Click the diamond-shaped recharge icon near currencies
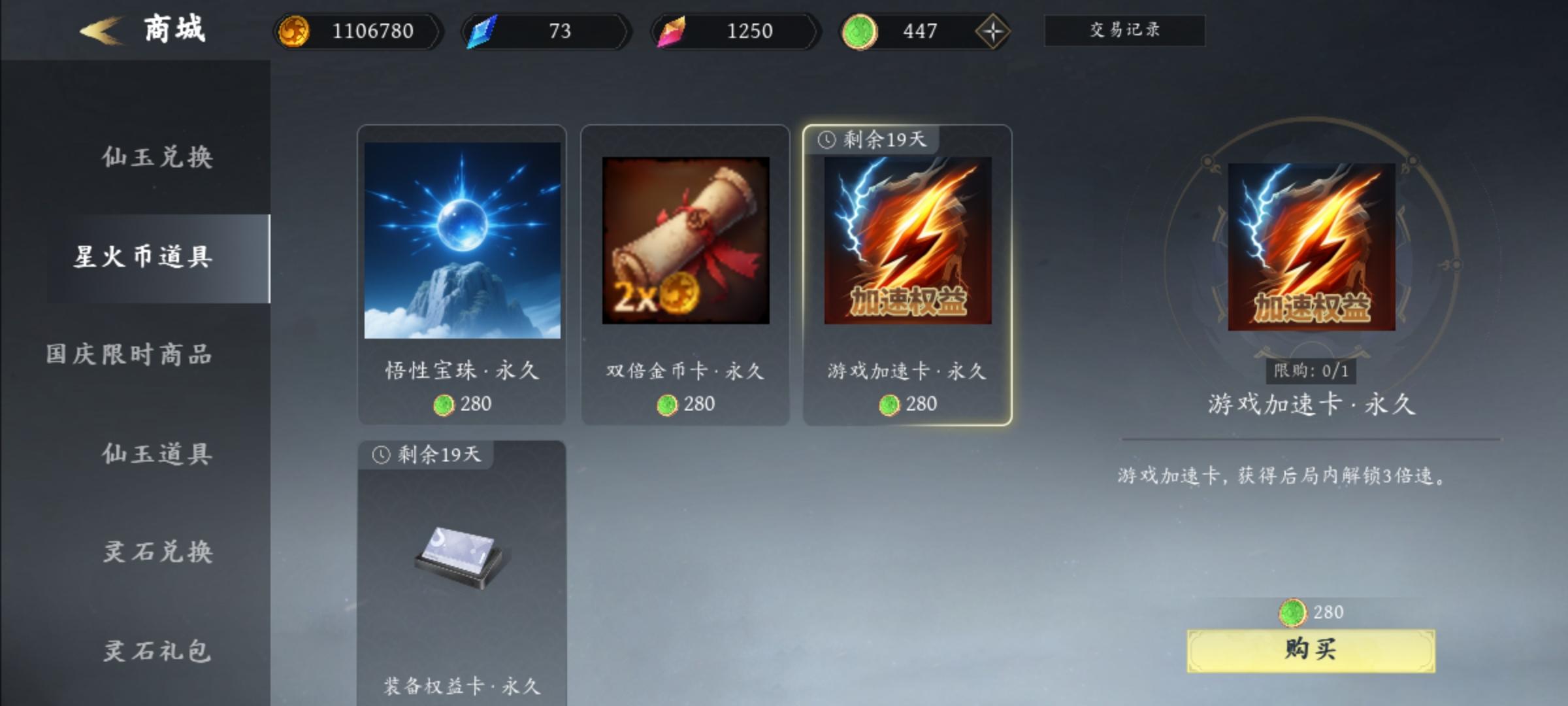The width and height of the screenshot is (1568, 706). pyautogui.click(x=993, y=30)
